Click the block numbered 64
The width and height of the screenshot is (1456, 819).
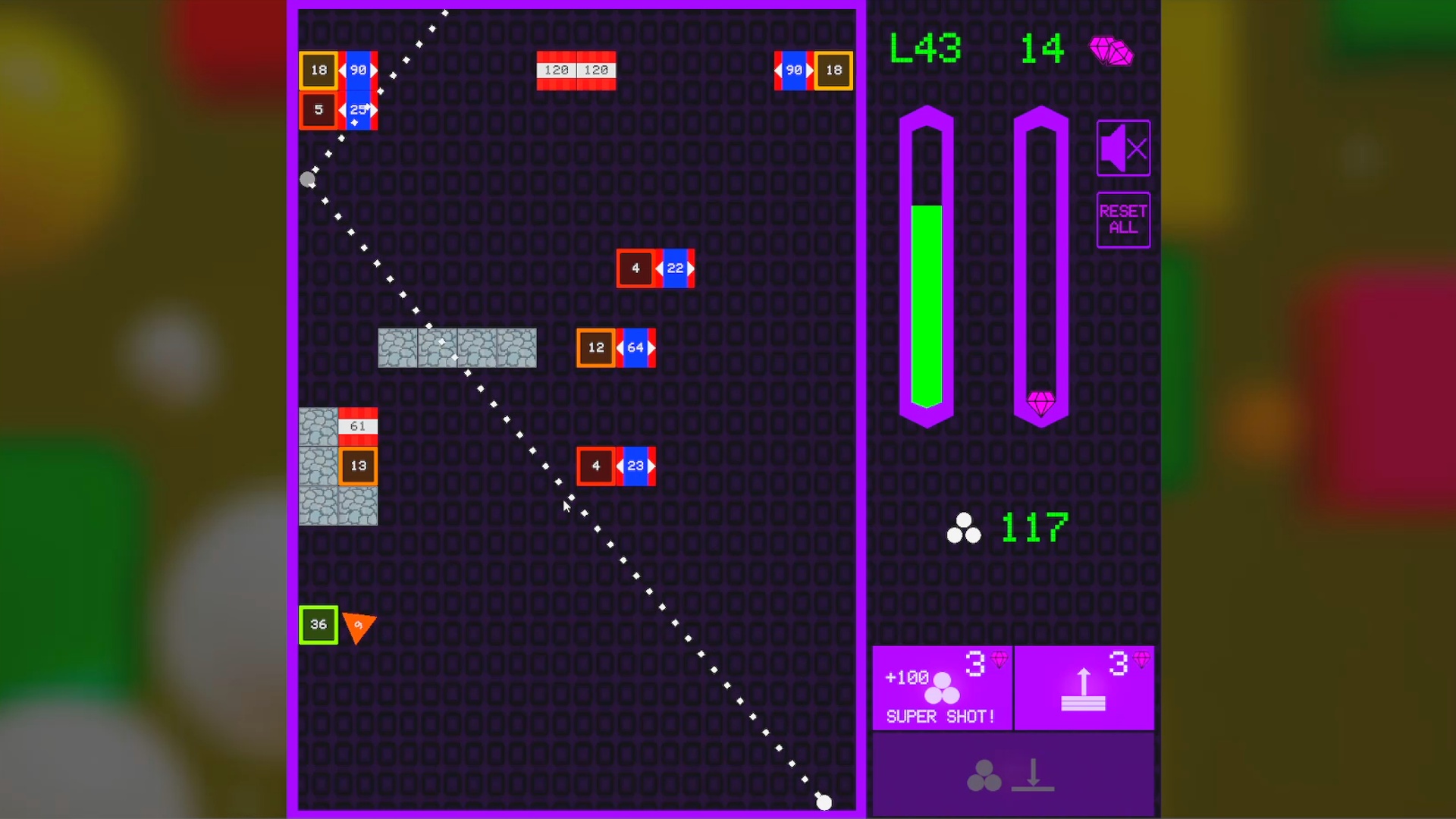(635, 348)
